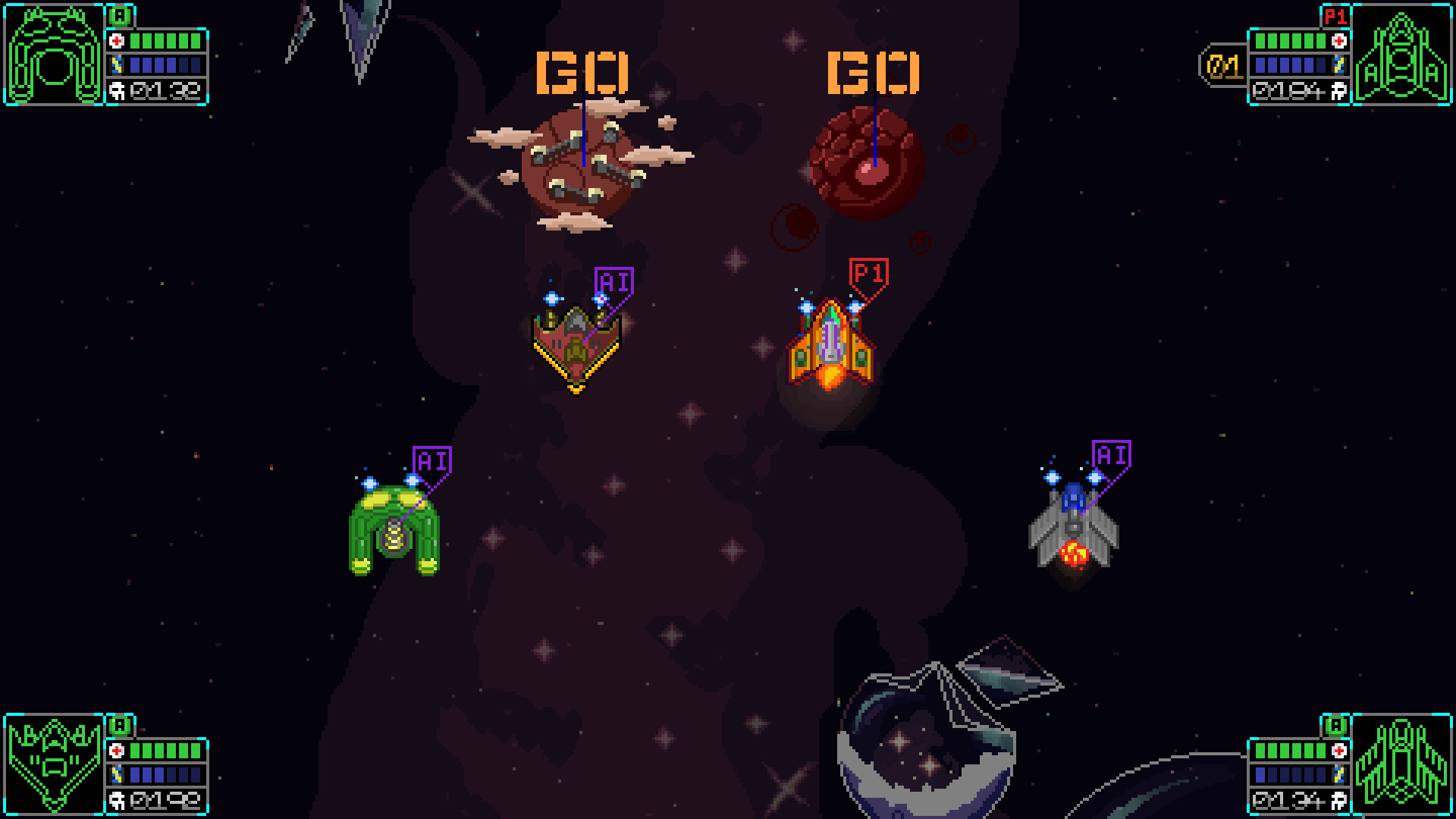
Task: Toggle the A badge above the bottom-right HUD
Action: tap(1335, 726)
